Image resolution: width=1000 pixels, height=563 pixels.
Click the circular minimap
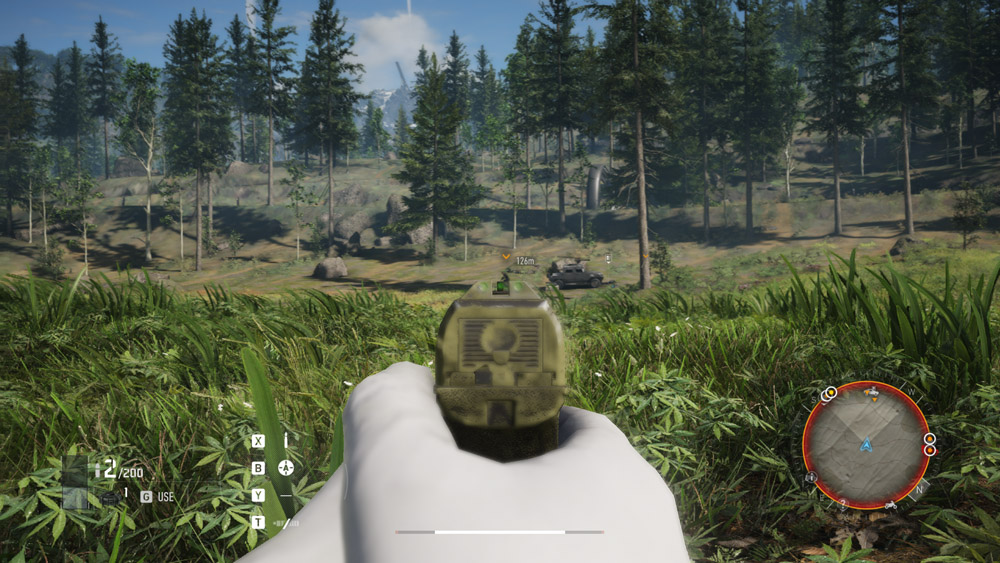[866, 443]
